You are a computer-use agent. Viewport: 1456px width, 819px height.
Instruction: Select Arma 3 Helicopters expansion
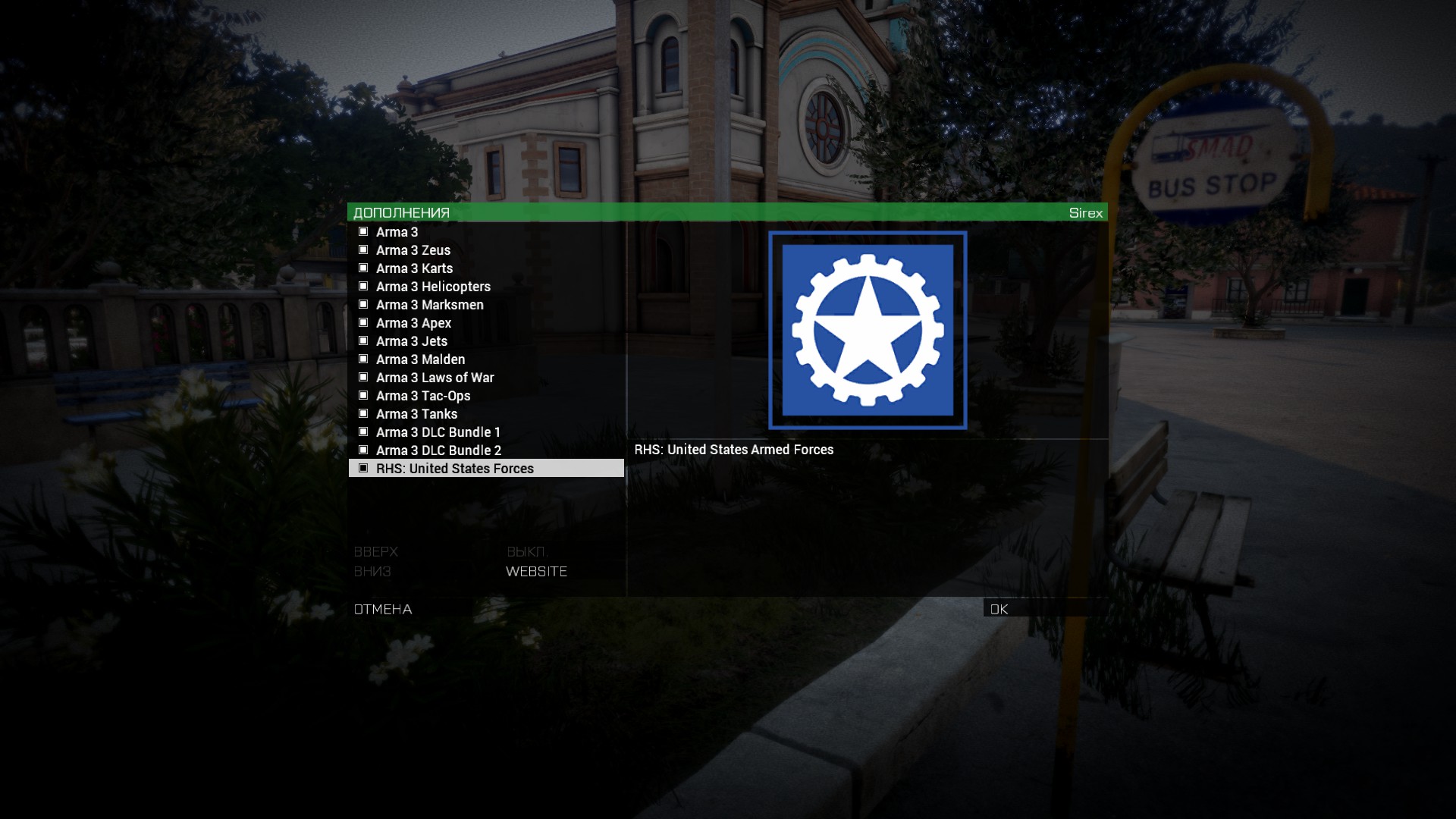[x=433, y=287]
